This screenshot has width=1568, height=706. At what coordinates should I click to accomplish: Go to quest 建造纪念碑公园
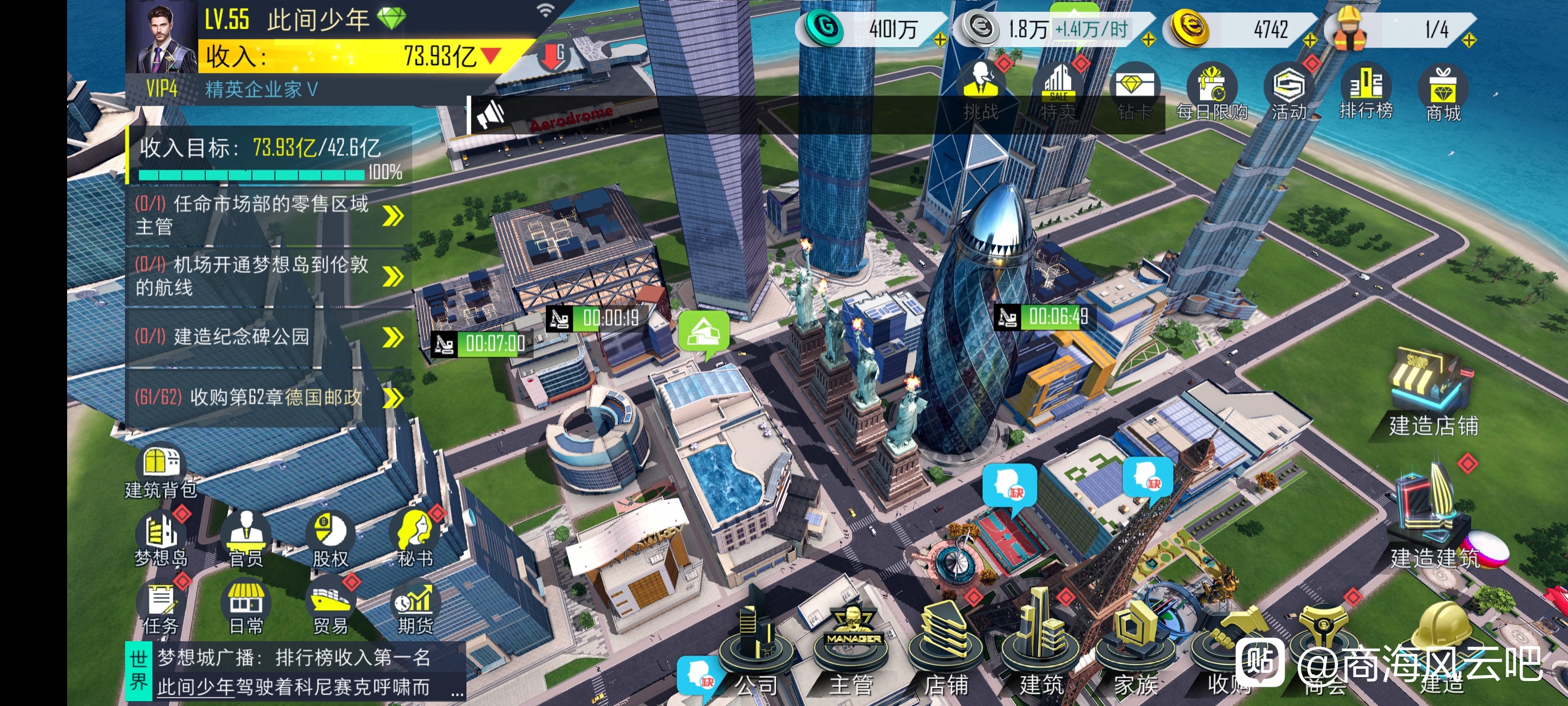[268, 337]
